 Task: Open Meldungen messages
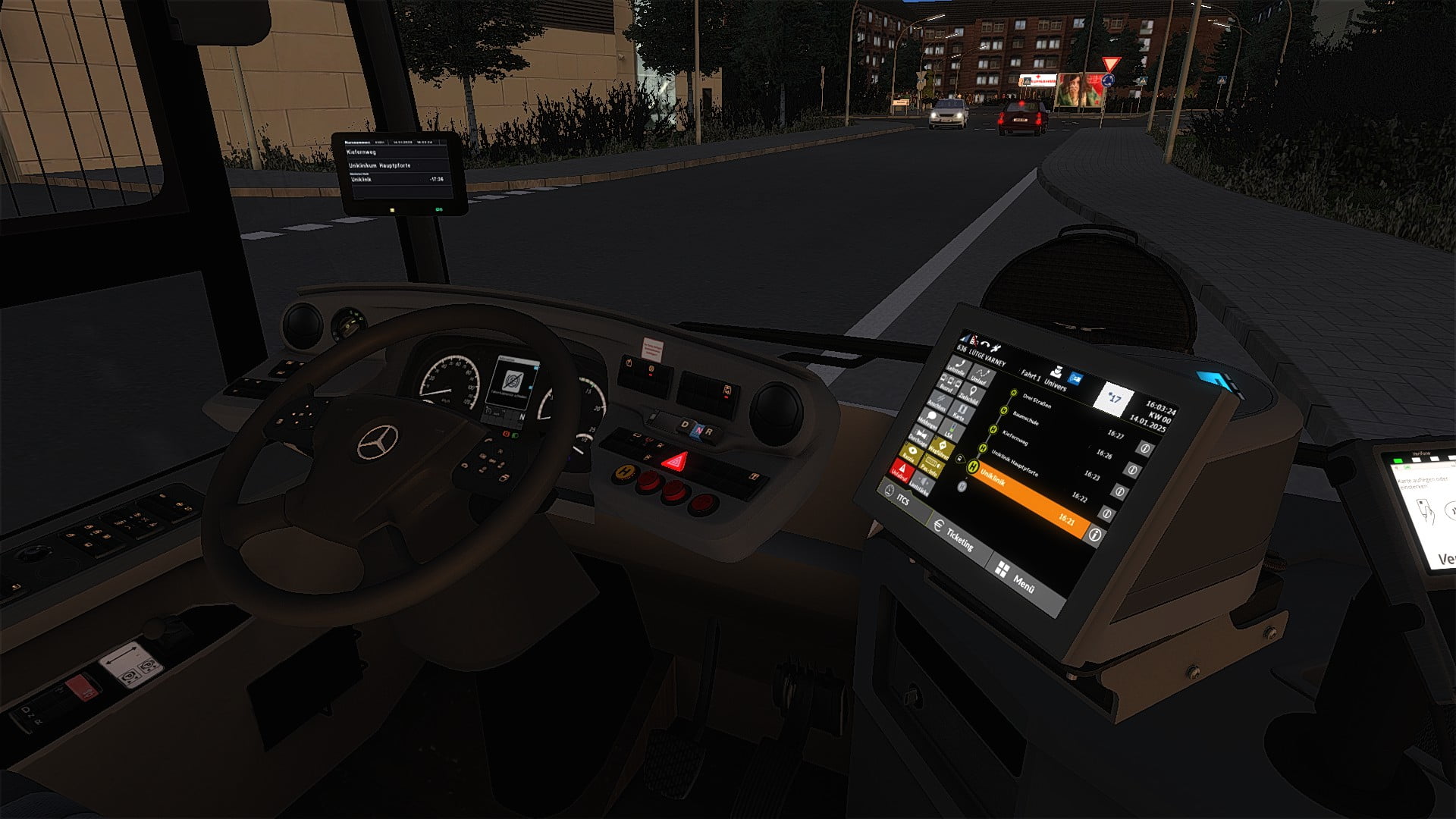click(x=929, y=419)
